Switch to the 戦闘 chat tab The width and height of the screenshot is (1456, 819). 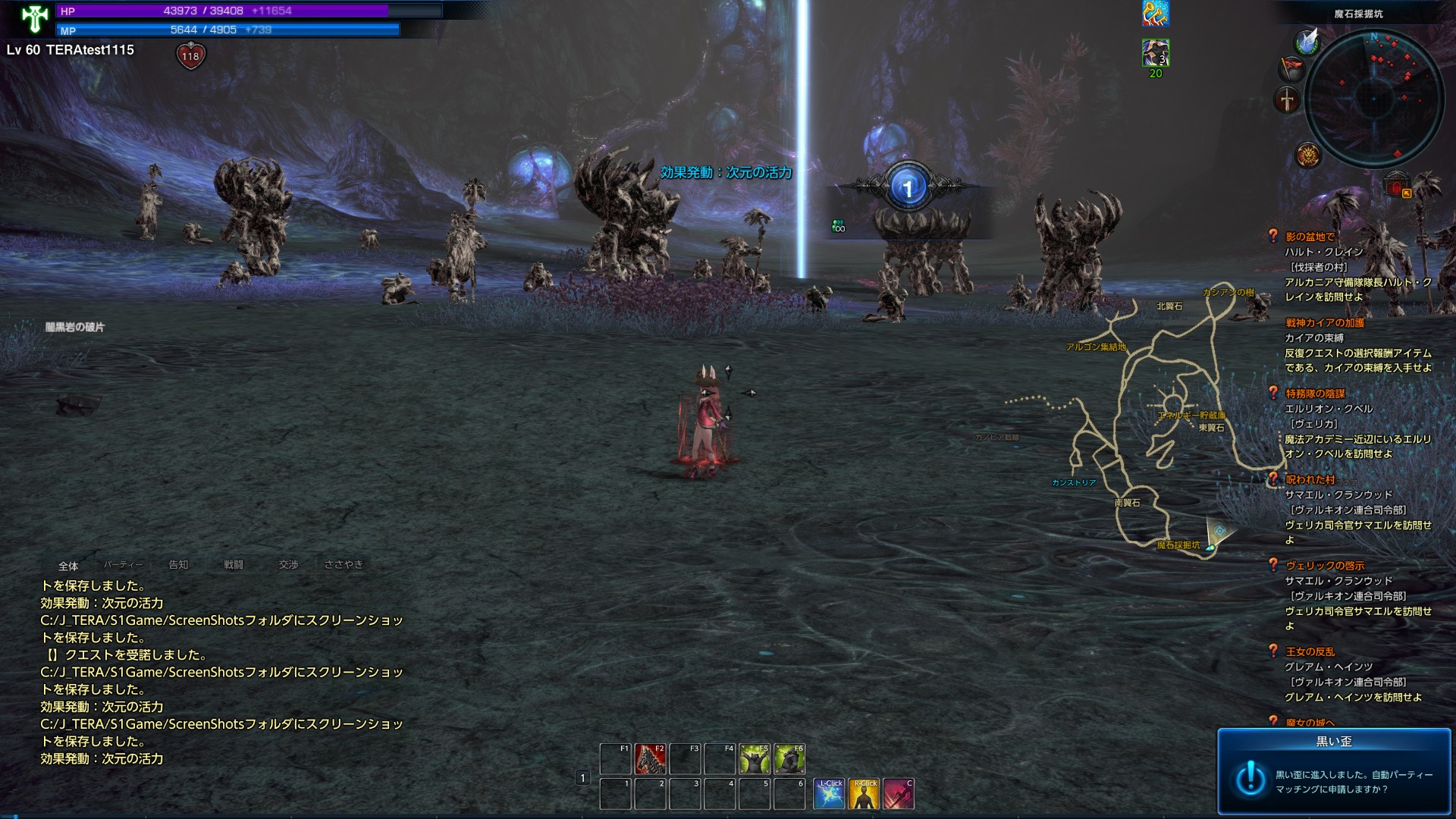click(x=234, y=565)
